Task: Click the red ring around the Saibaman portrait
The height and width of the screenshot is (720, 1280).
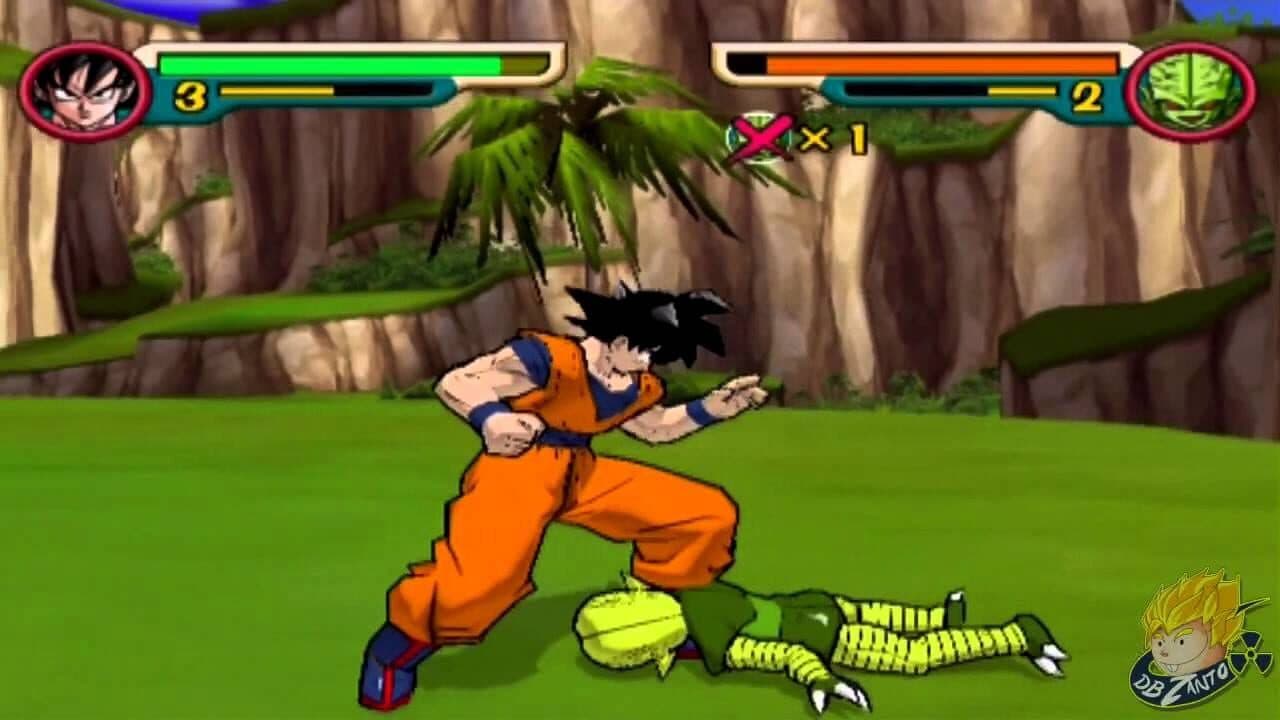Action: point(1188,47)
